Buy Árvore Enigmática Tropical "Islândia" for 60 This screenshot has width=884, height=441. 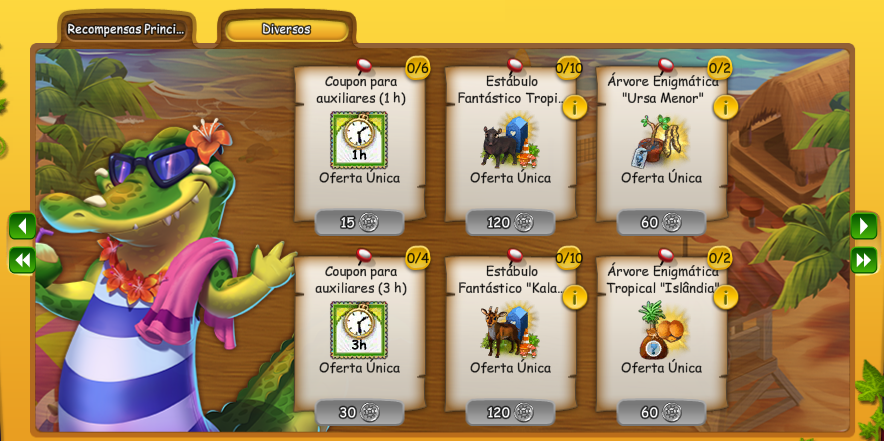(x=661, y=412)
